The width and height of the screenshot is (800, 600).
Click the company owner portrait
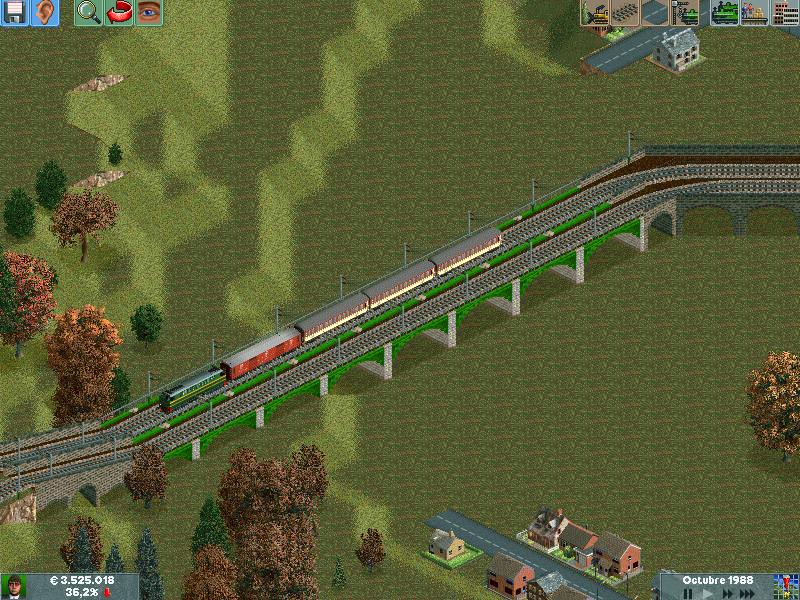(x=14, y=586)
